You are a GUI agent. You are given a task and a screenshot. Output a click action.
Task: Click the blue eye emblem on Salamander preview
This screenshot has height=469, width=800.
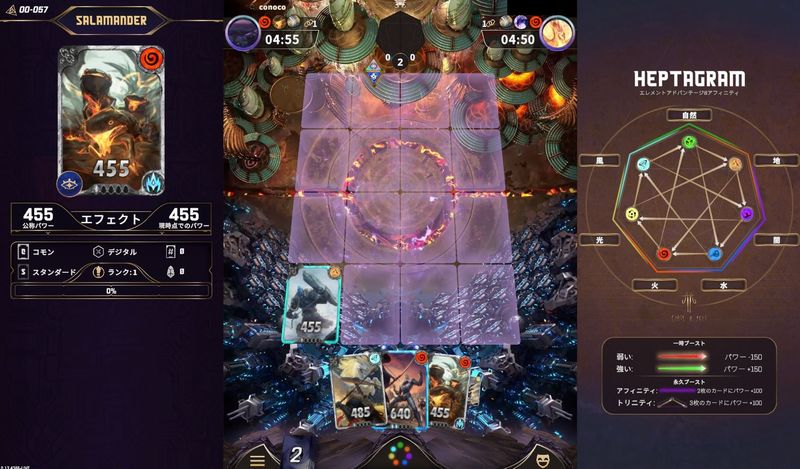pyautogui.click(x=70, y=182)
